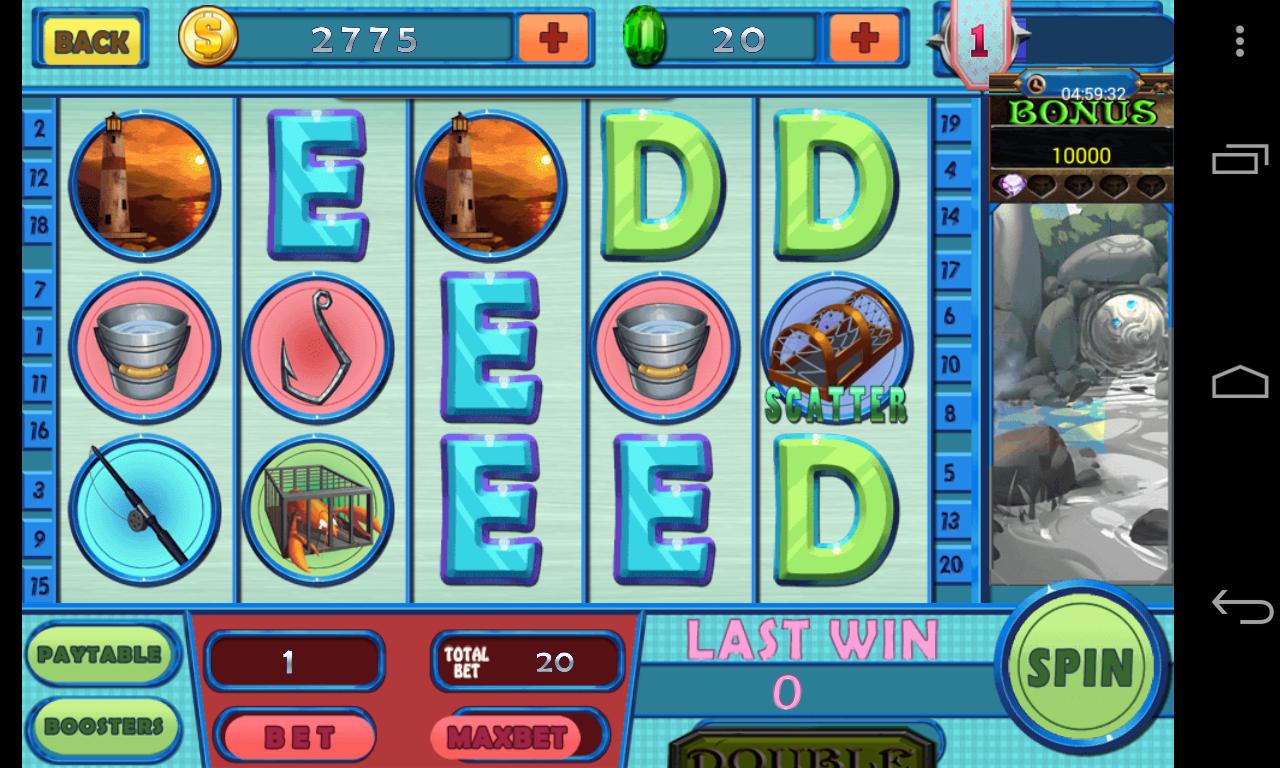The height and width of the screenshot is (768, 1280).
Task: Switch to the BOOSTERS panel
Action: [x=100, y=726]
